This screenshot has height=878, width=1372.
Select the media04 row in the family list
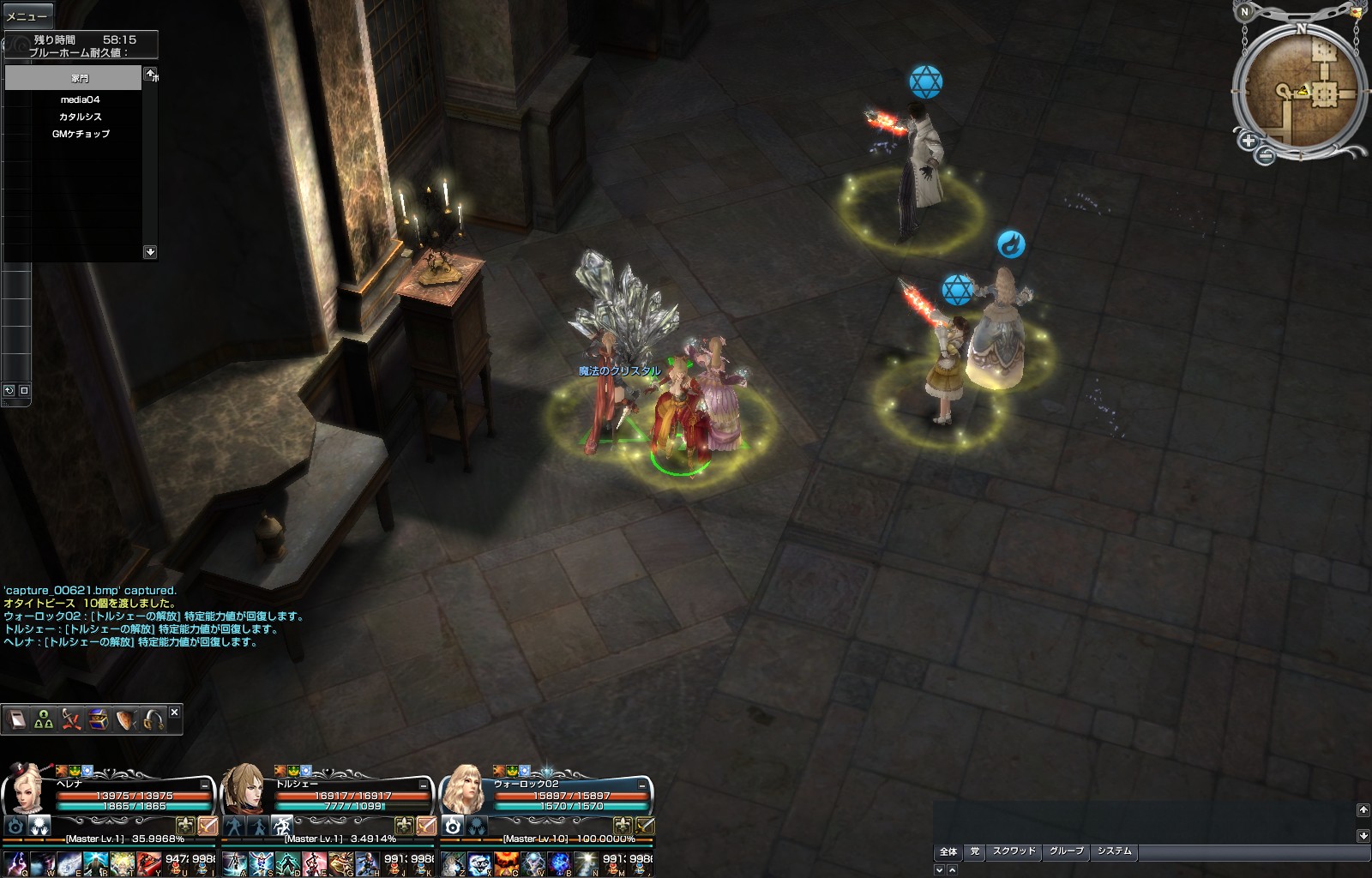coord(80,99)
